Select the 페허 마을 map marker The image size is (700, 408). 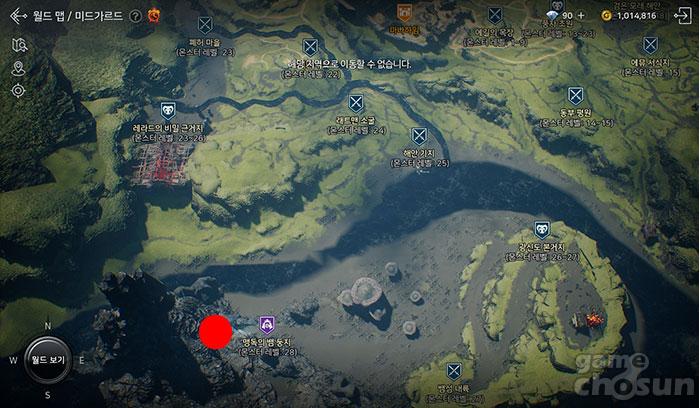click(x=205, y=24)
